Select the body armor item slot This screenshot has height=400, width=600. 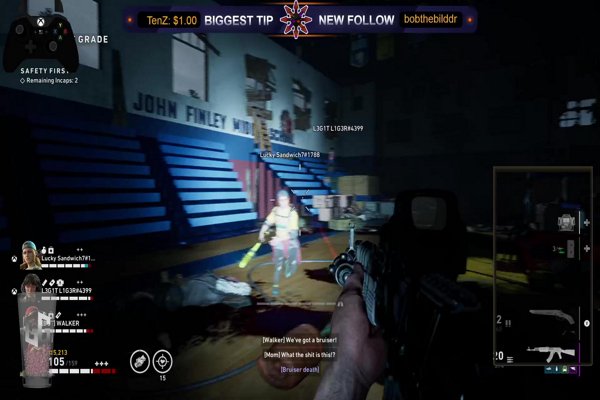click(x=568, y=220)
